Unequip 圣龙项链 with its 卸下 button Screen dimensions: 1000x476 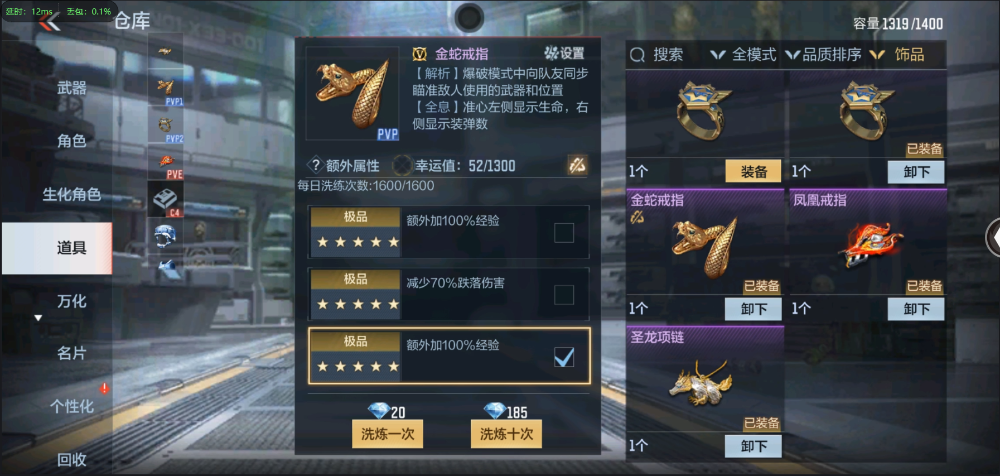[753, 446]
